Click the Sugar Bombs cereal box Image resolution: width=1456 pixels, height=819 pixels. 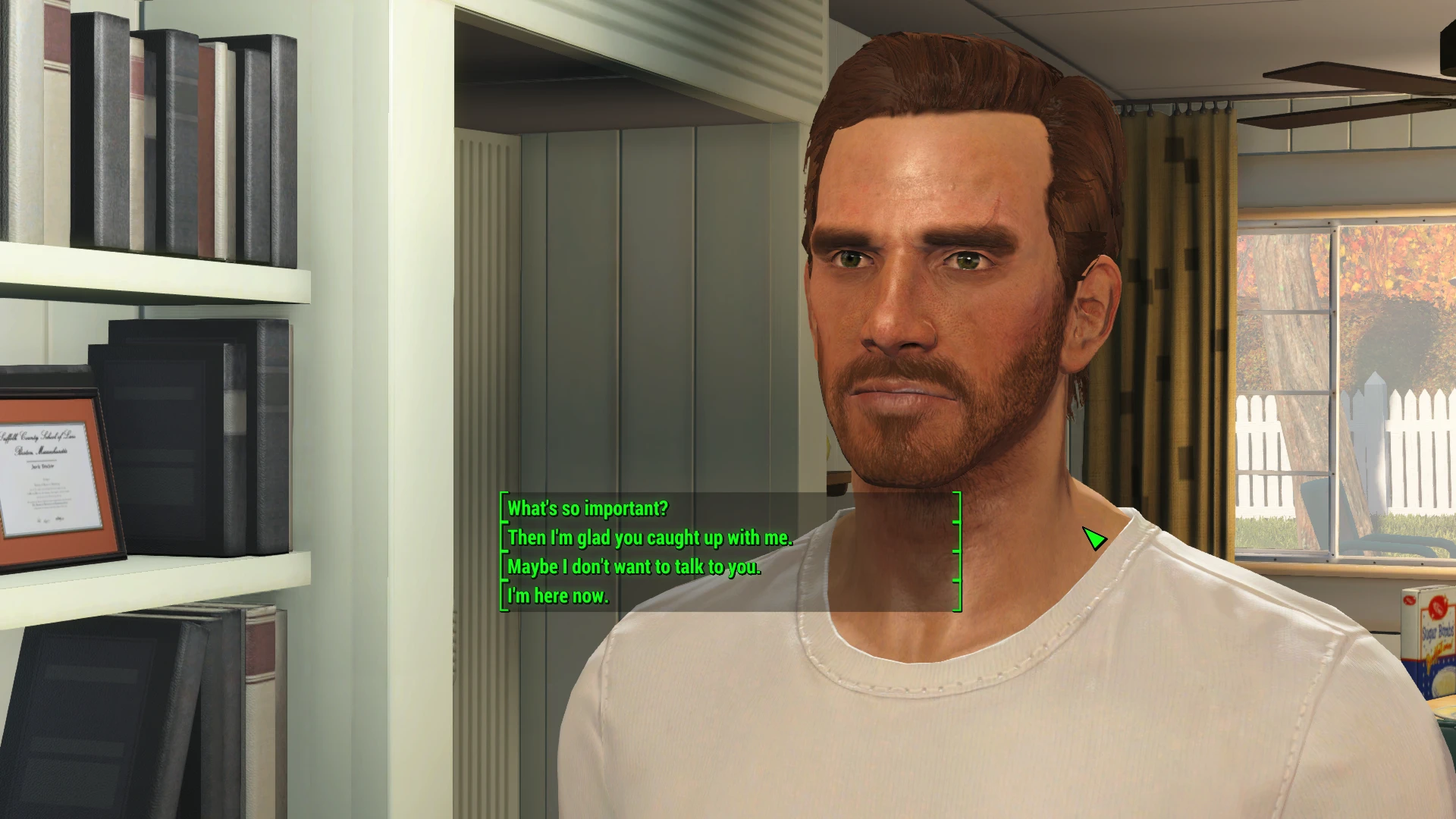[1433, 645]
